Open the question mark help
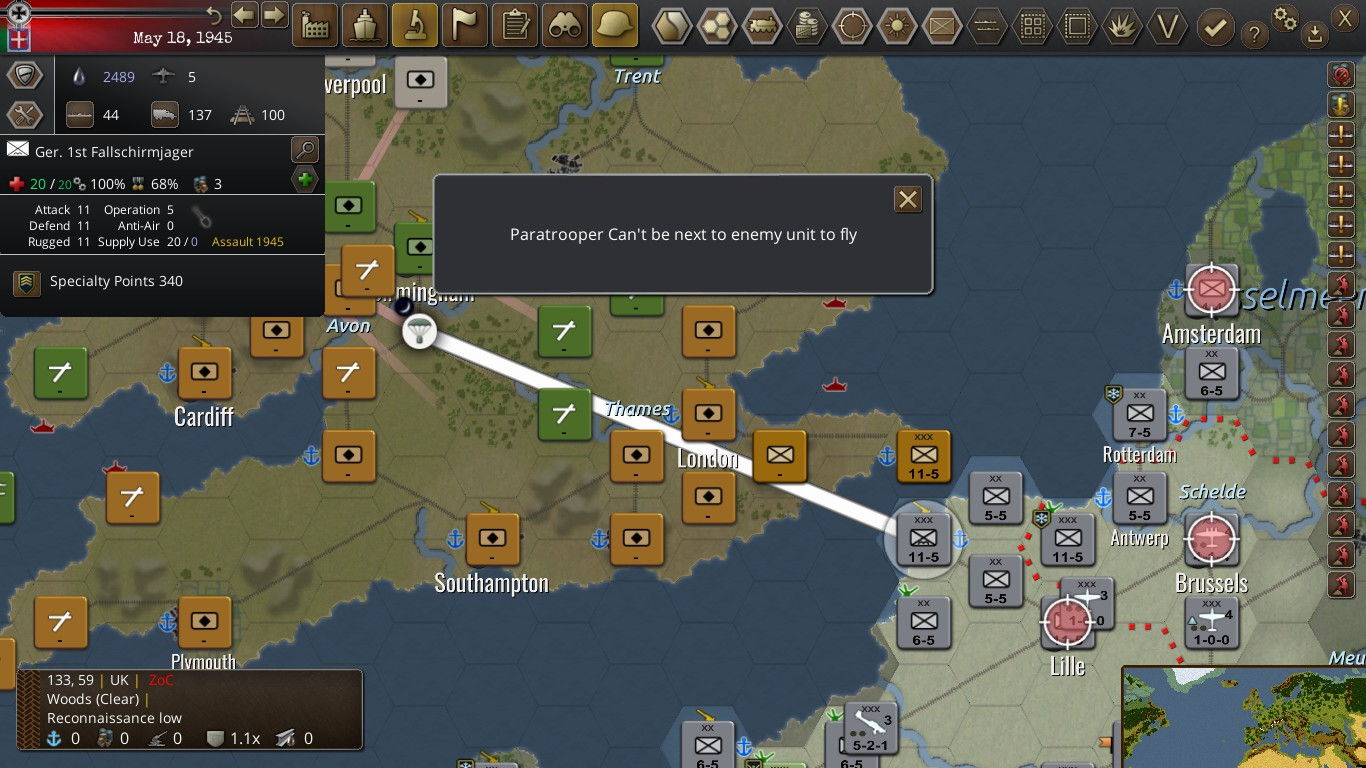The height and width of the screenshot is (768, 1366). coord(1254,36)
